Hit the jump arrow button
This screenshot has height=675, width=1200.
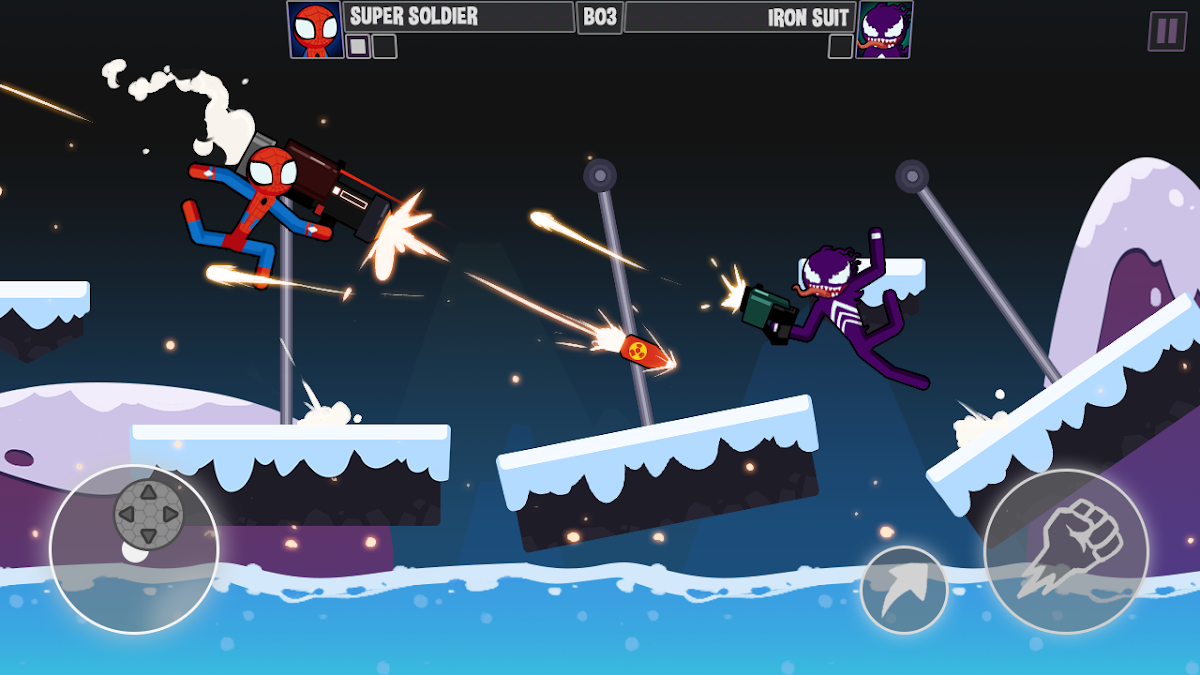[x=904, y=589]
